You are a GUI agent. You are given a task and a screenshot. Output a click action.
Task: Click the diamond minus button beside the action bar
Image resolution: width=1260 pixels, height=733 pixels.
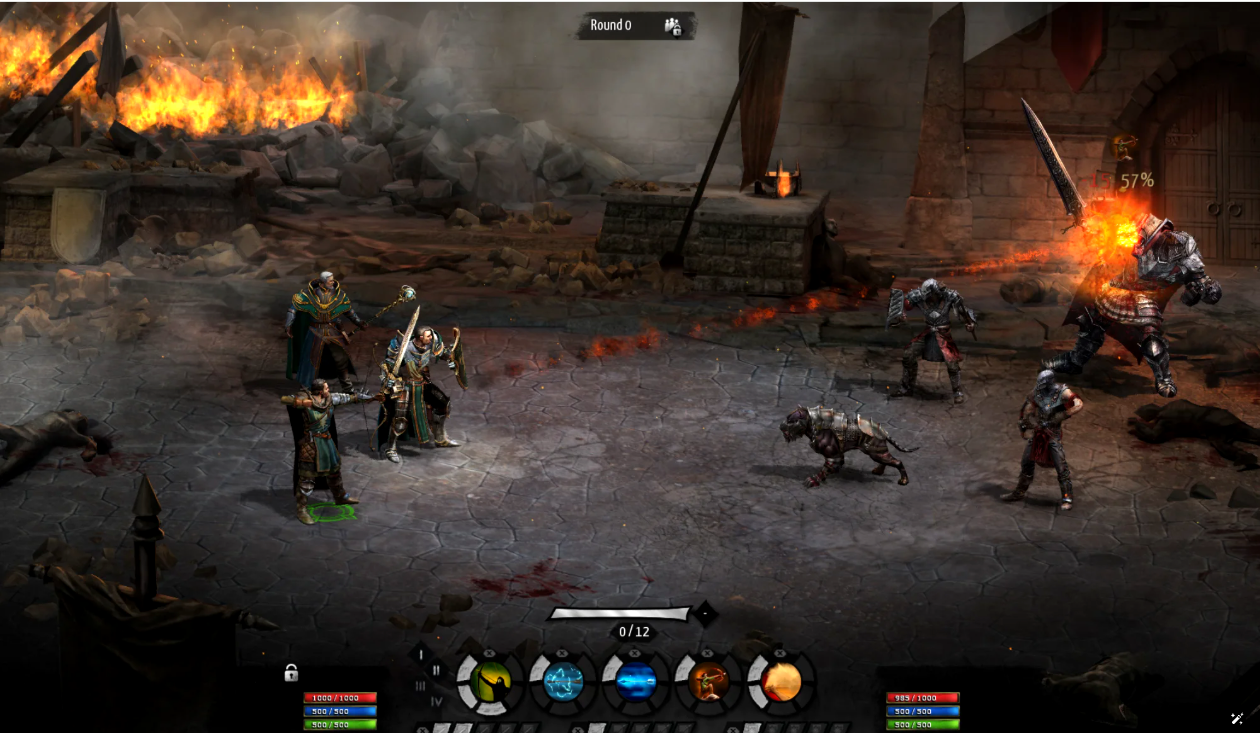click(x=705, y=613)
